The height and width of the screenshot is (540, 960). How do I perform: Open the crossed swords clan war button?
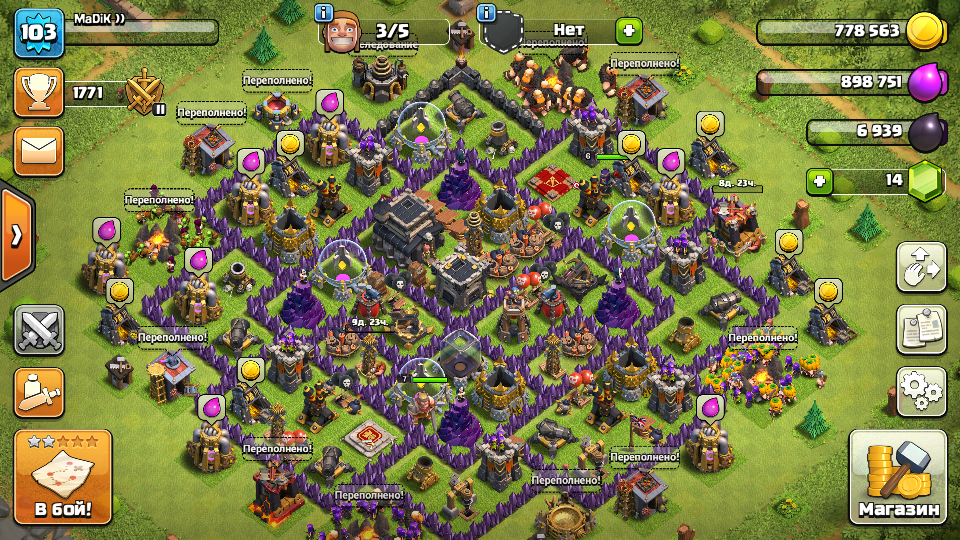[x=39, y=330]
